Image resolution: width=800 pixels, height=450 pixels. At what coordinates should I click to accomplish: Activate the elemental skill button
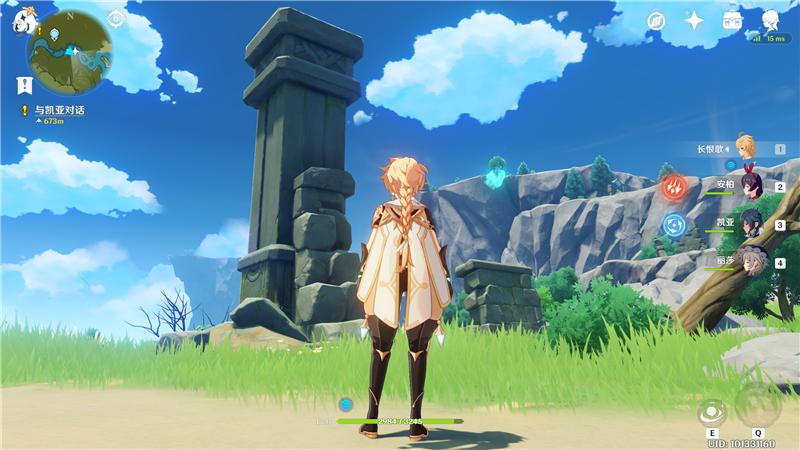tap(712, 412)
